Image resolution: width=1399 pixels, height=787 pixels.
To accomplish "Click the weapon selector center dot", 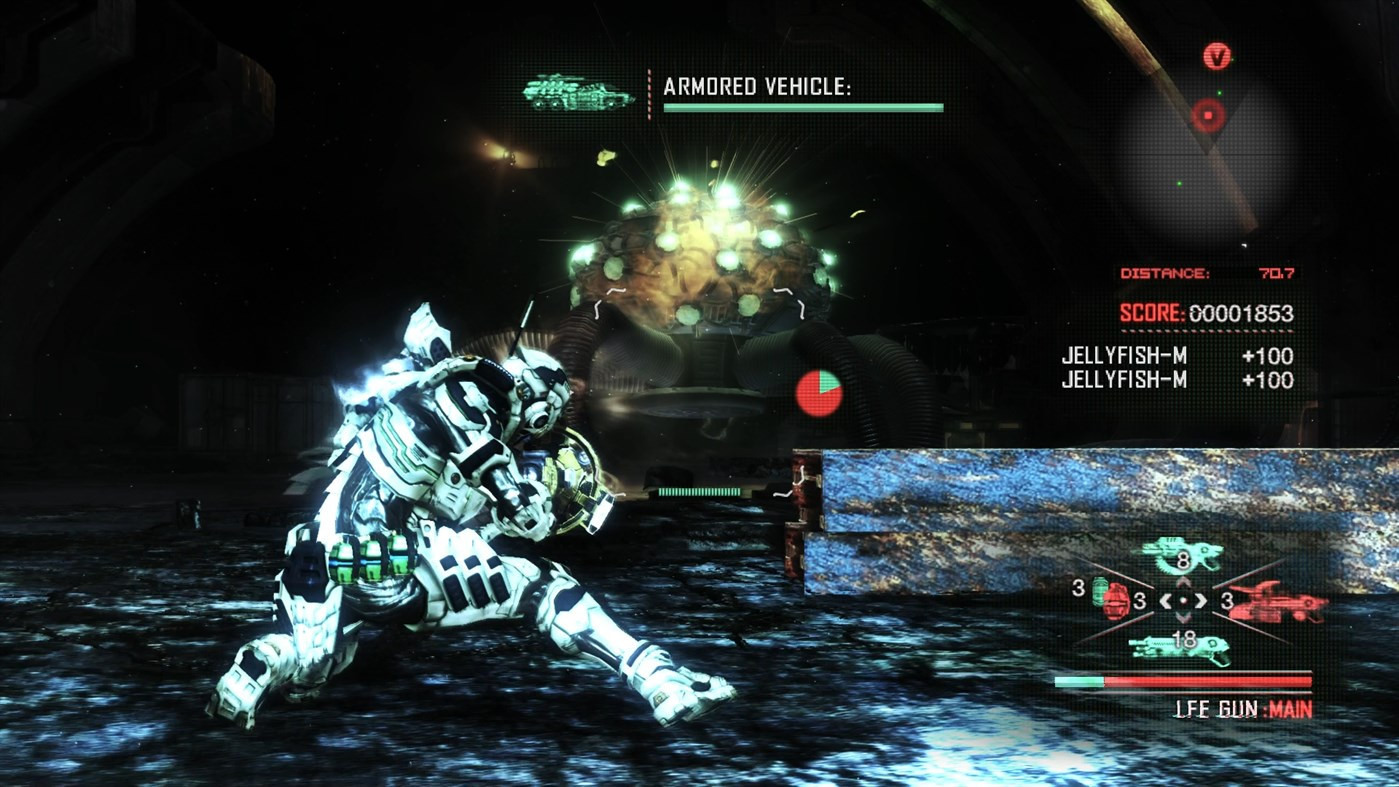I will pos(1183,601).
